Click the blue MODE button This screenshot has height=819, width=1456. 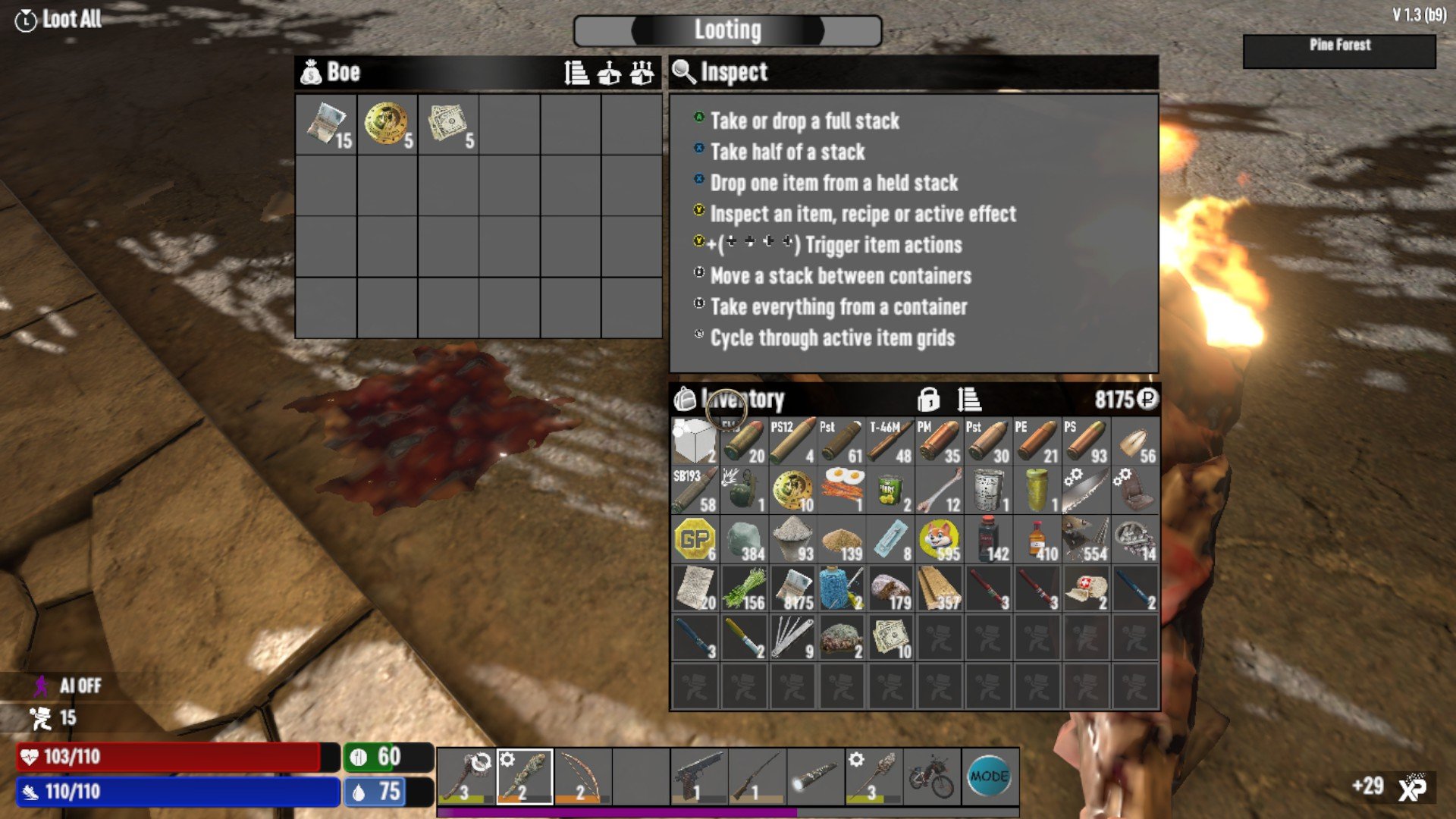989,777
